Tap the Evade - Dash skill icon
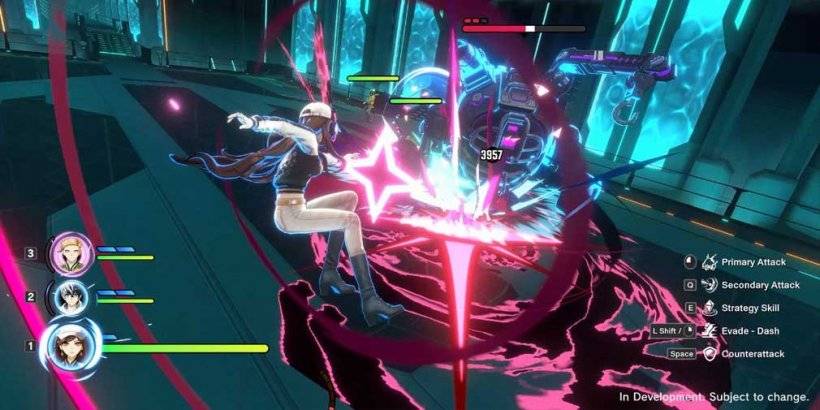 pos(711,331)
